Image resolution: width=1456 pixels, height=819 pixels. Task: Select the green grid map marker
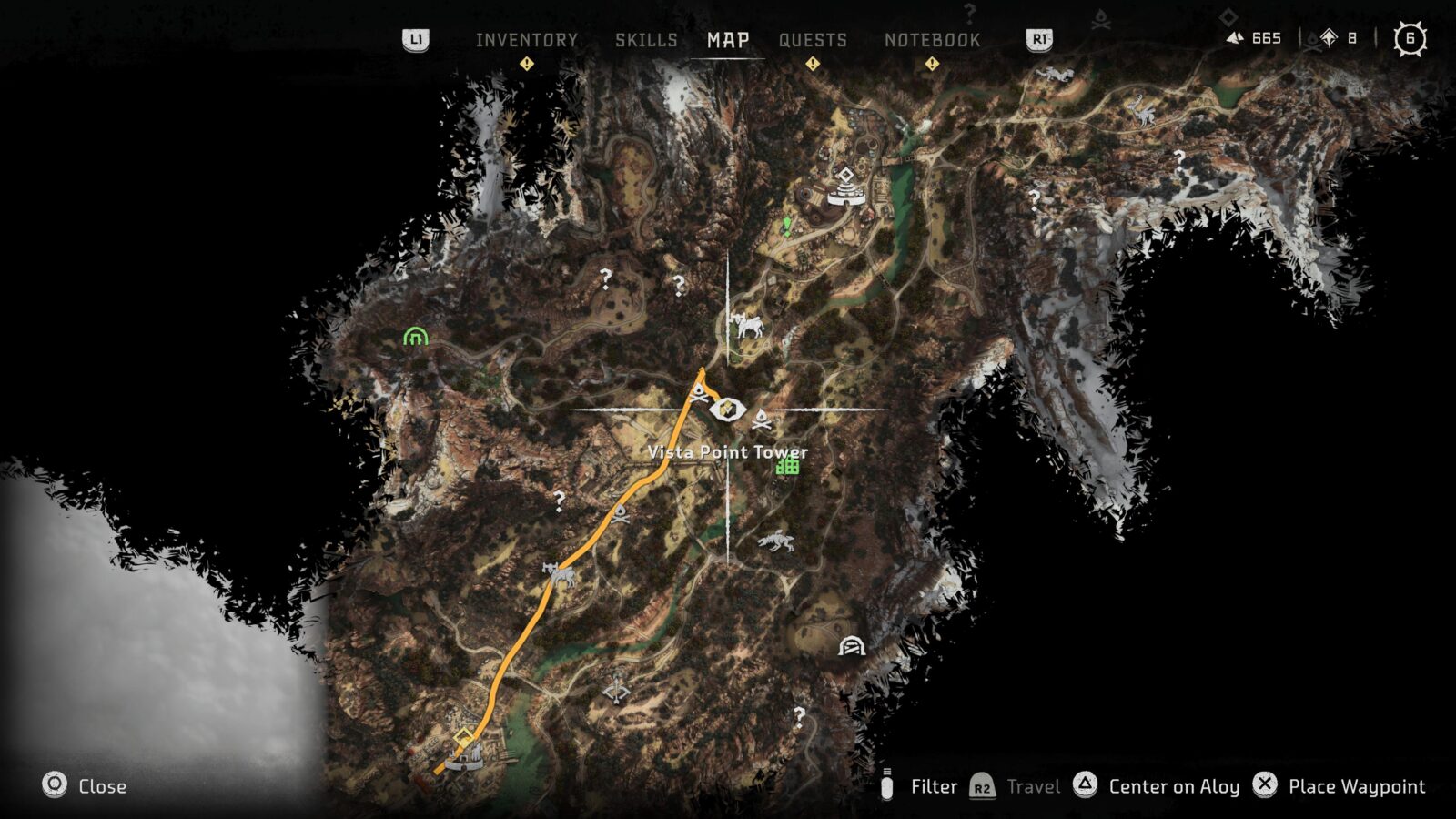pyautogui.click(x=788, y=466)
